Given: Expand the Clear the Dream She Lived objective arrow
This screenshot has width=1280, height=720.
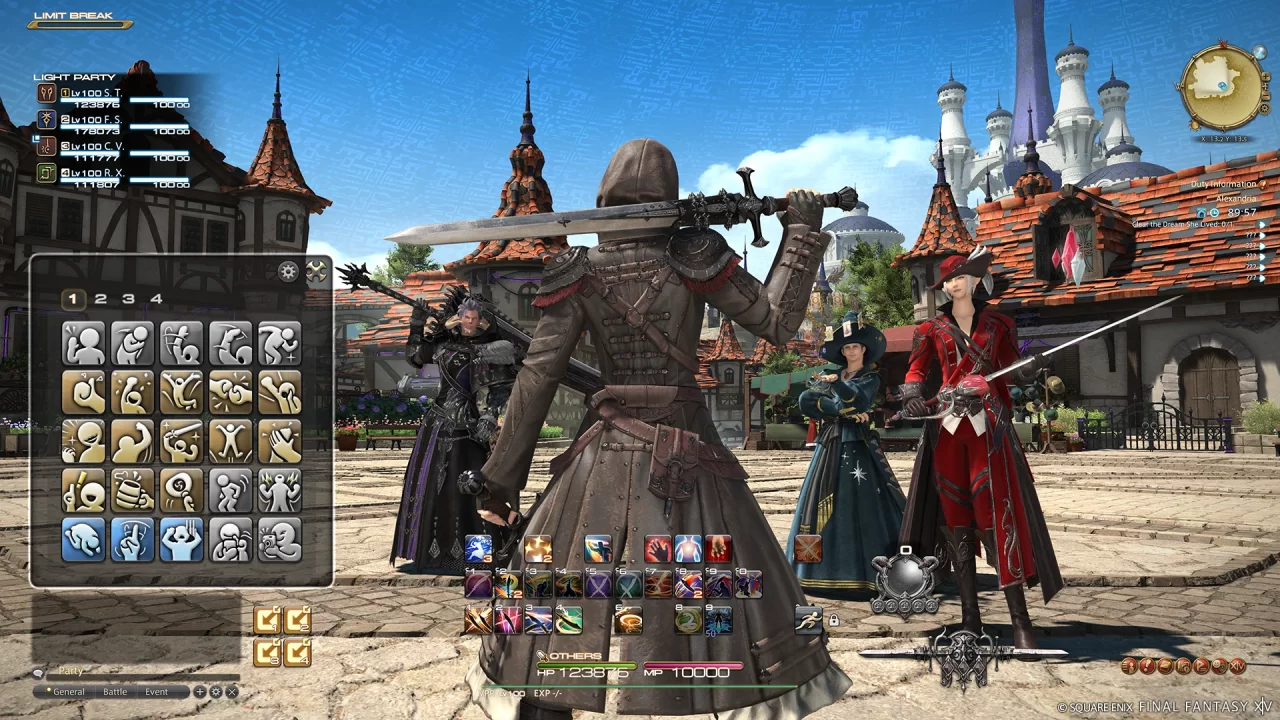Looking at the screenshot, I should (x=1263, y=224).
